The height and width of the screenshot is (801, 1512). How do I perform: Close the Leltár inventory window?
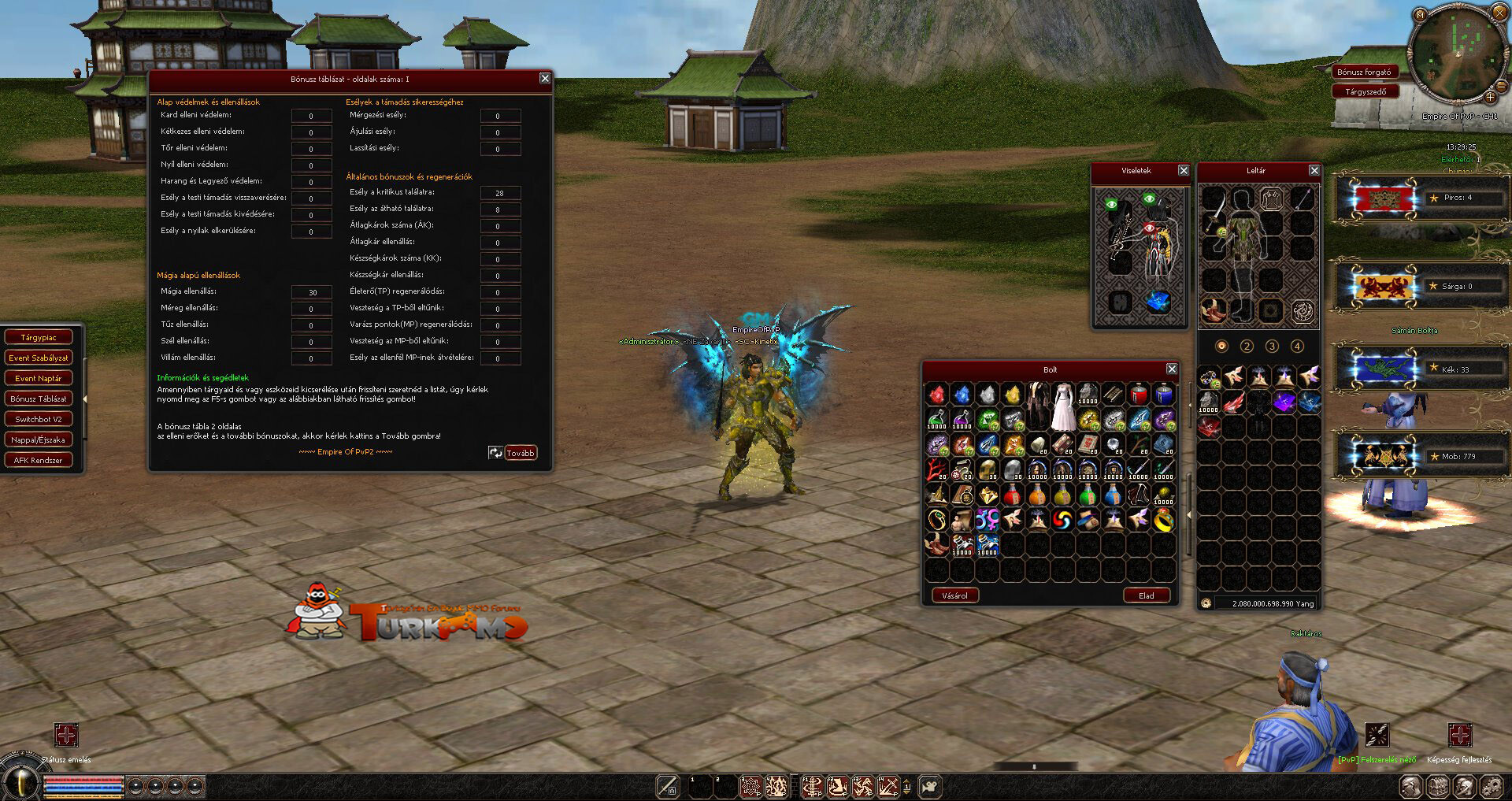pyautogui.click(x=1314, y=170)
